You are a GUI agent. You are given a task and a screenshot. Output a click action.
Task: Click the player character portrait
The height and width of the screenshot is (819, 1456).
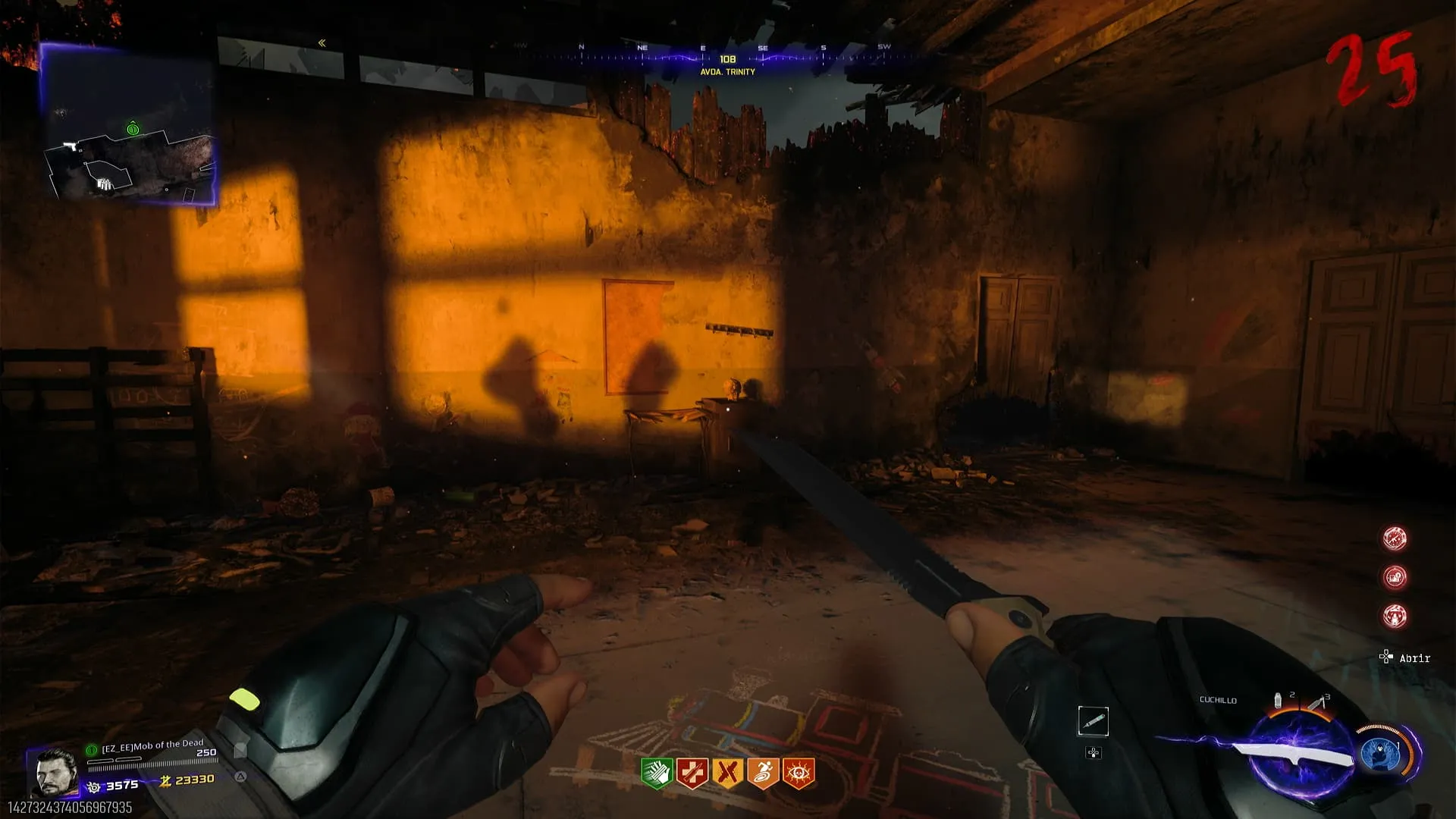click(56, 772)
